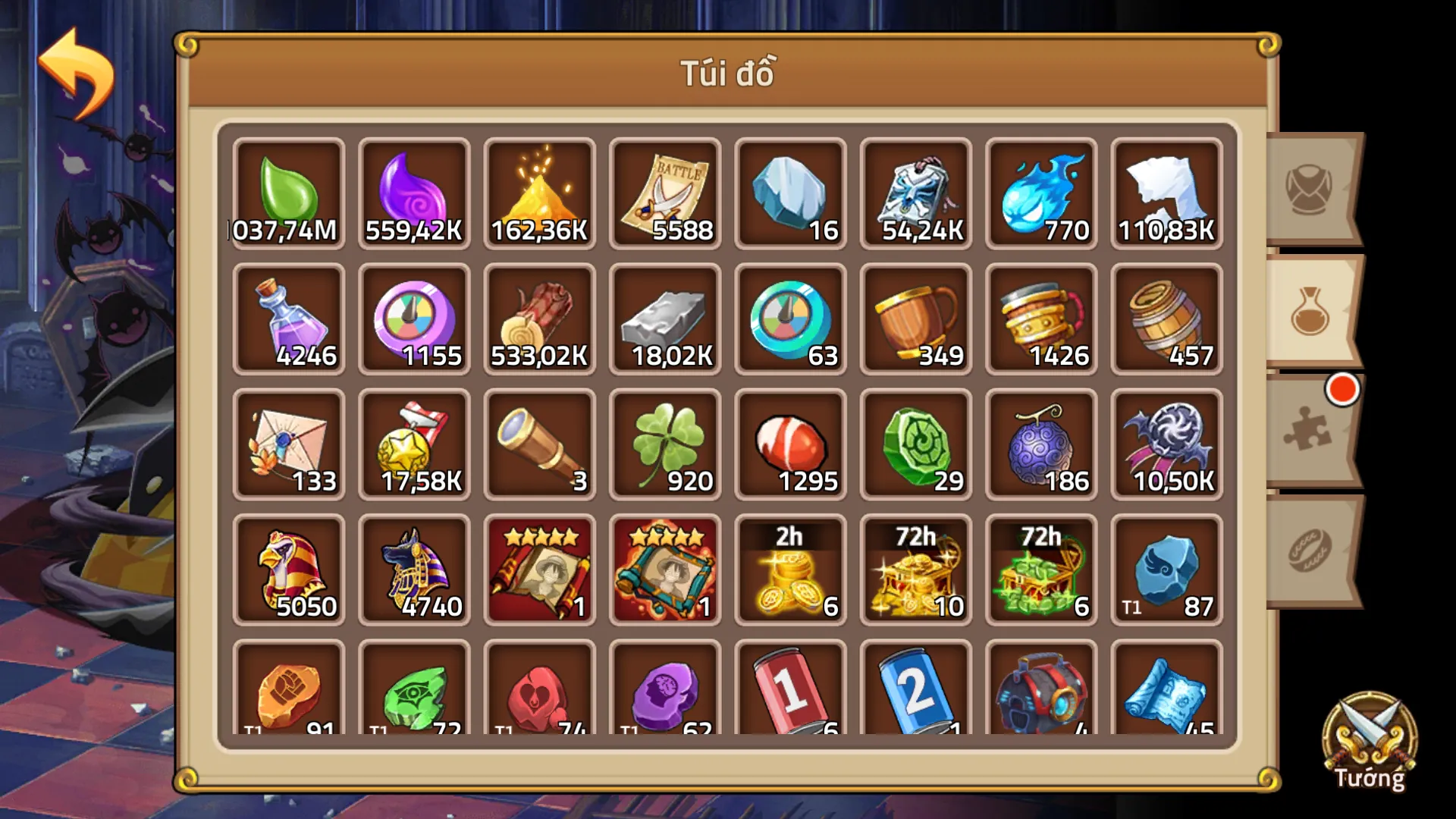
Task: Select the T1 blue winged stone showing 87
Action: pyautogui.click(x=1167, y=569)
